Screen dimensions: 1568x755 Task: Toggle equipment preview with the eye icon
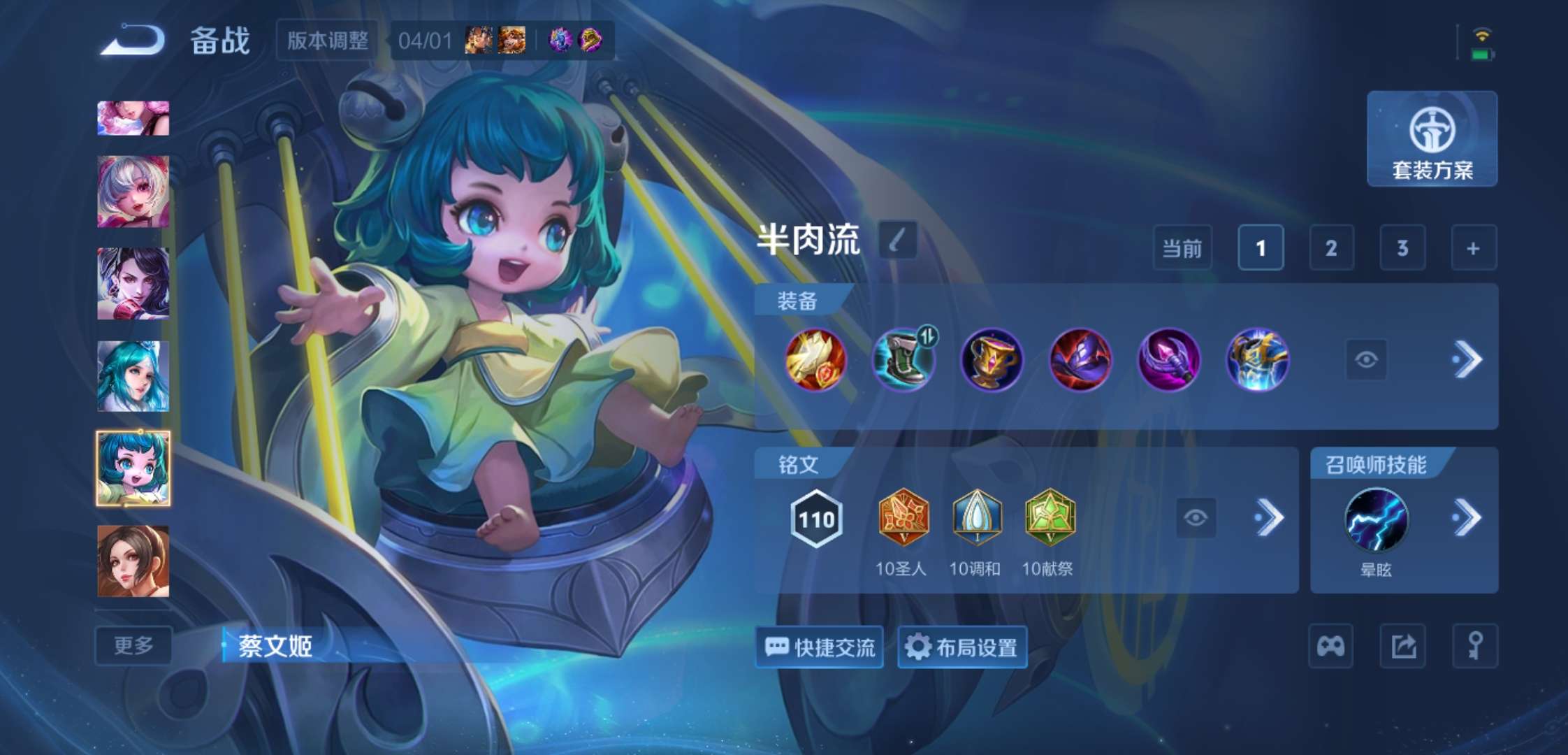pos(1348,361)
